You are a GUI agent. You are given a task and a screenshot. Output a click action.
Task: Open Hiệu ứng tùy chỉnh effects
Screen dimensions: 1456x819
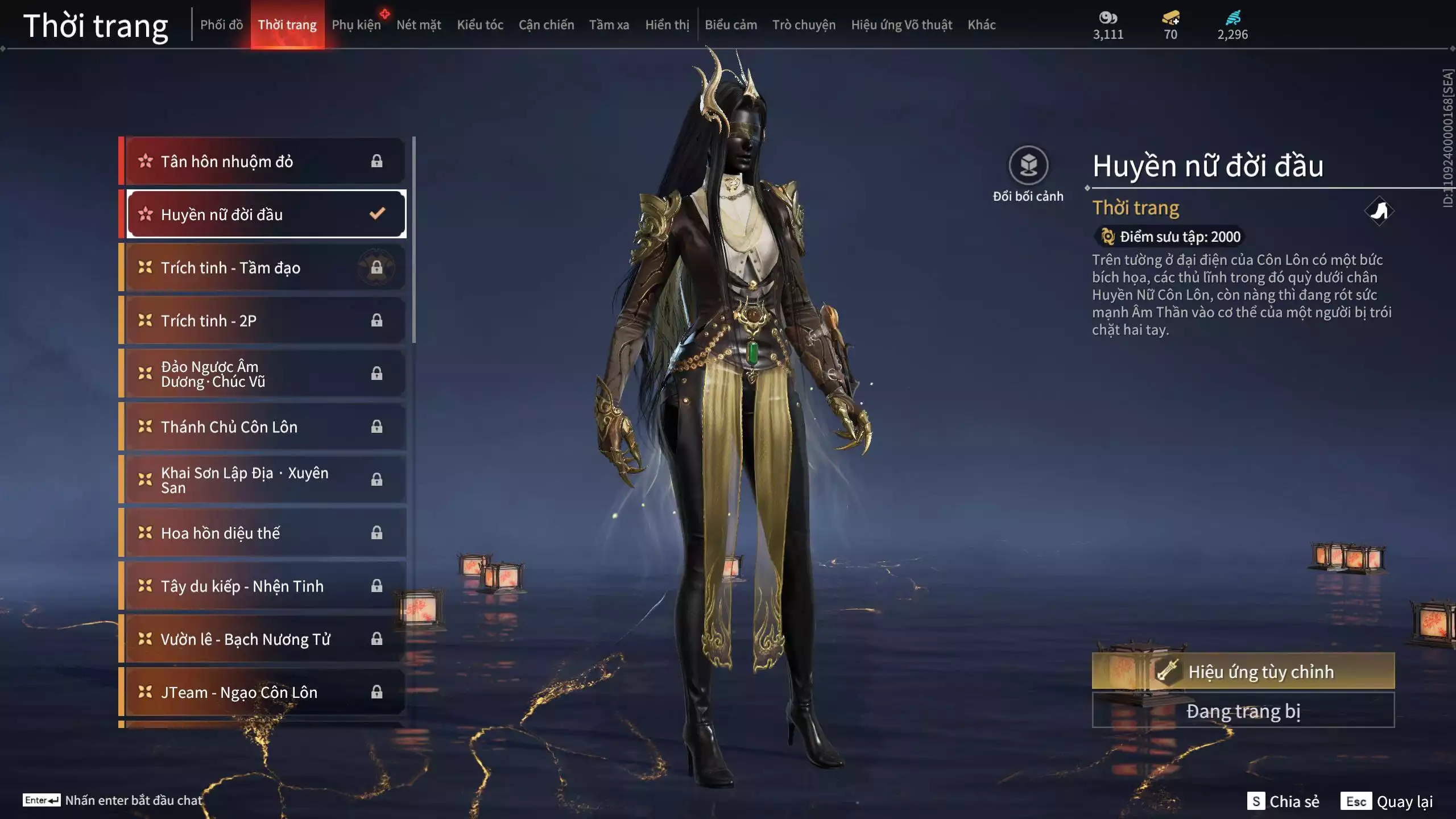pyautogui.click(x=1243, y=672)
